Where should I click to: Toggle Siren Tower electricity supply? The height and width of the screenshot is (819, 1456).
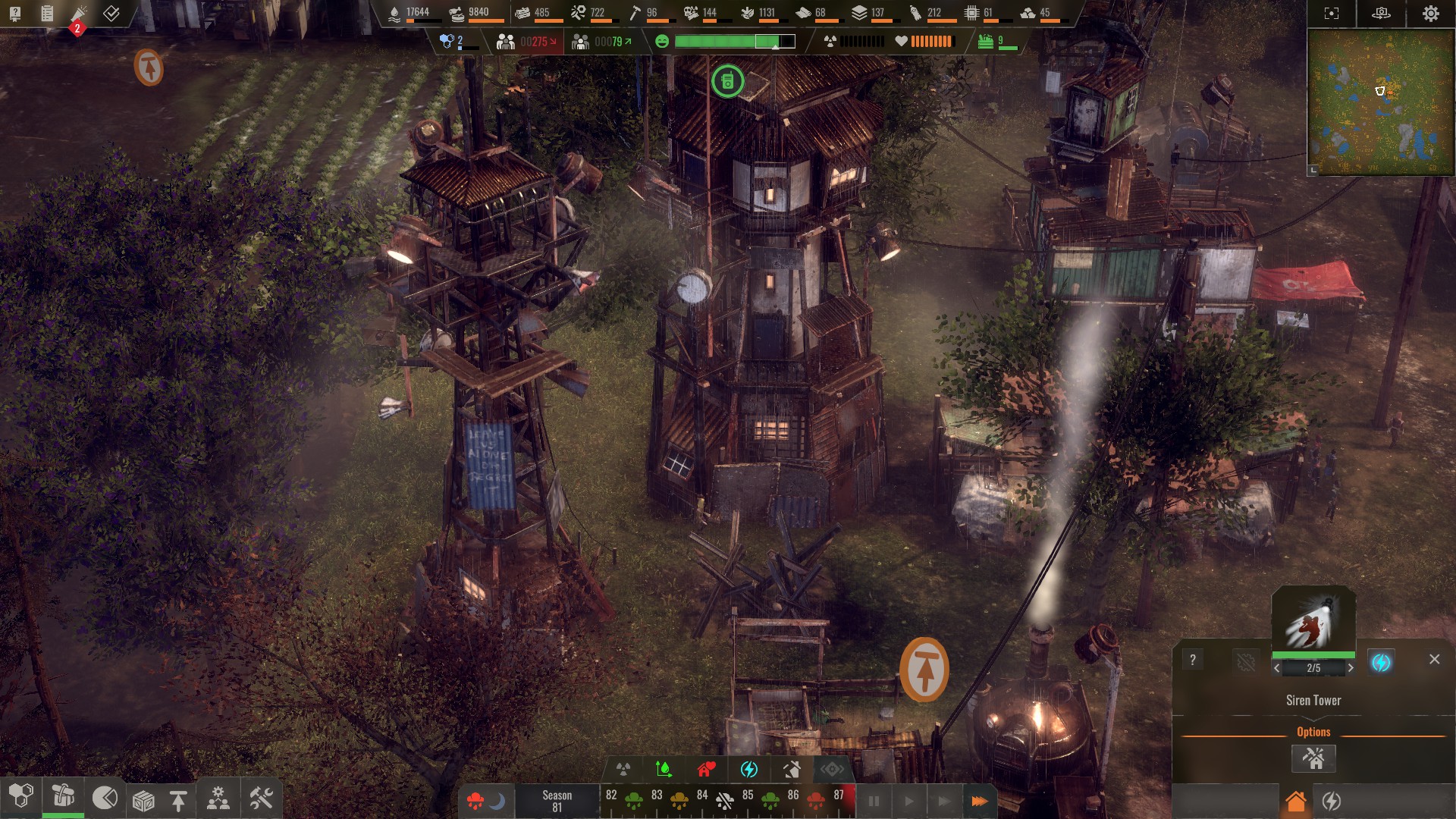point(1381,662)
